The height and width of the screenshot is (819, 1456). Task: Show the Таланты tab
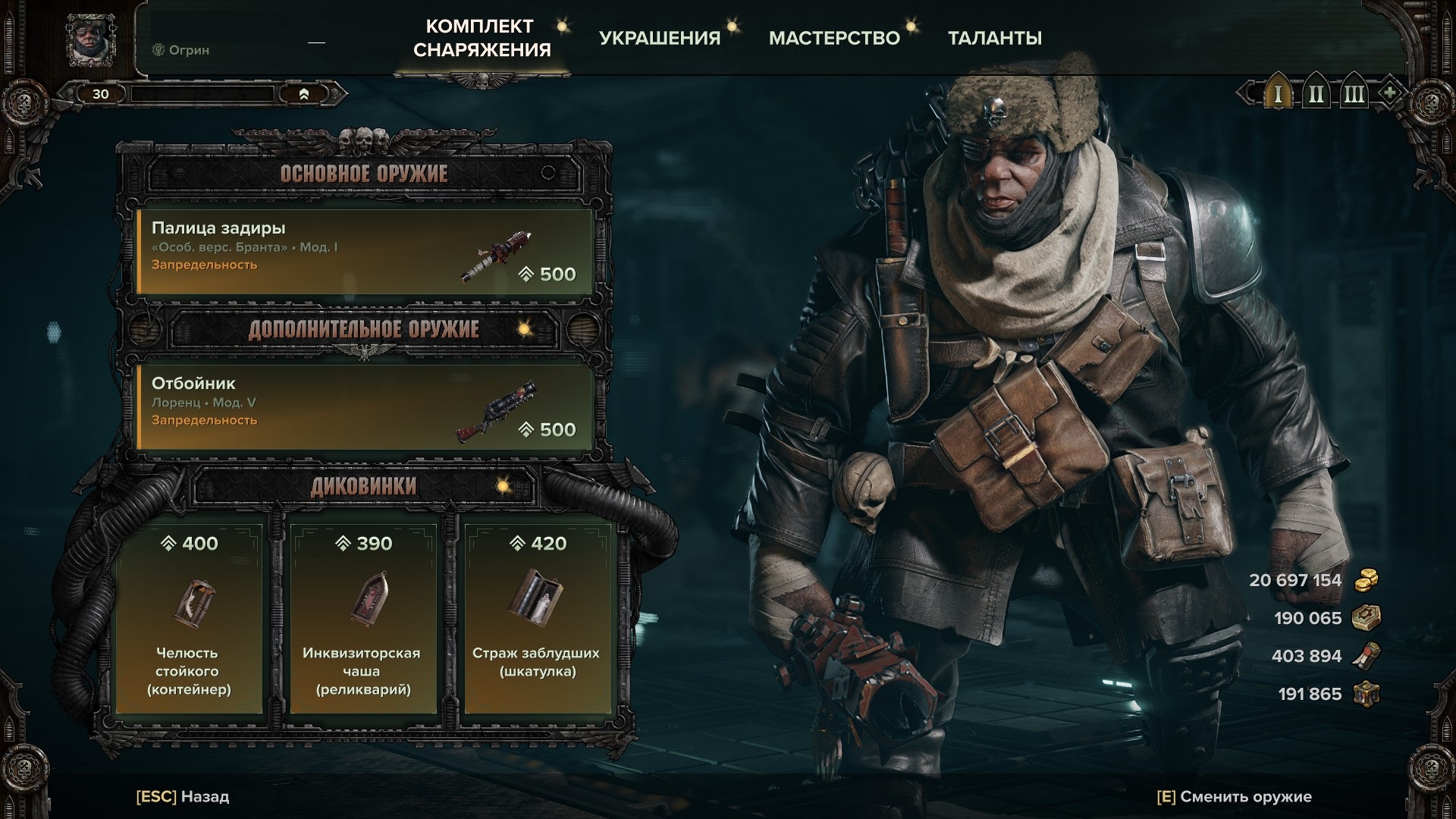click(994, 38)
